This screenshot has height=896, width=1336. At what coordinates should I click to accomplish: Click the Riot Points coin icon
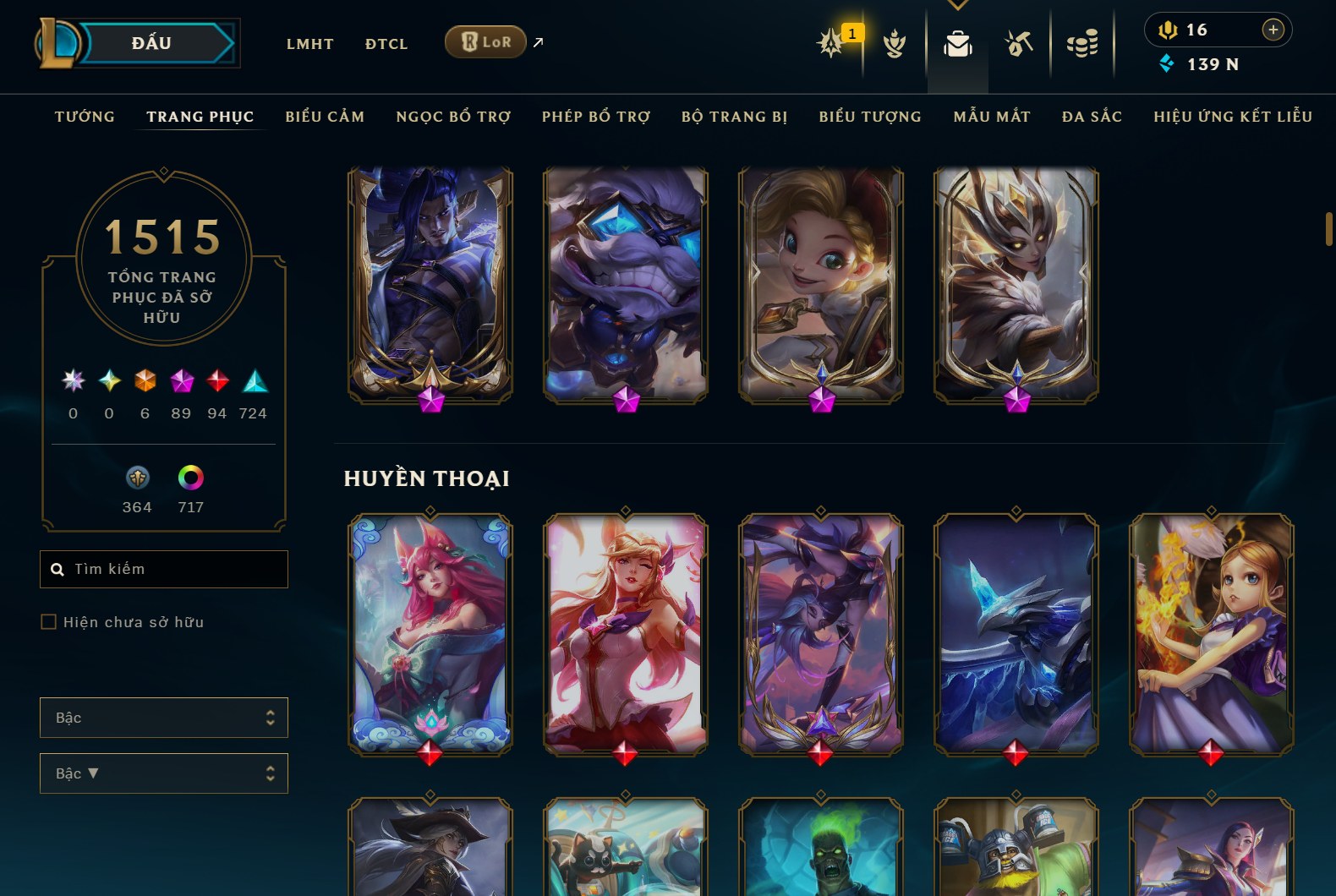pos(1168,30)
